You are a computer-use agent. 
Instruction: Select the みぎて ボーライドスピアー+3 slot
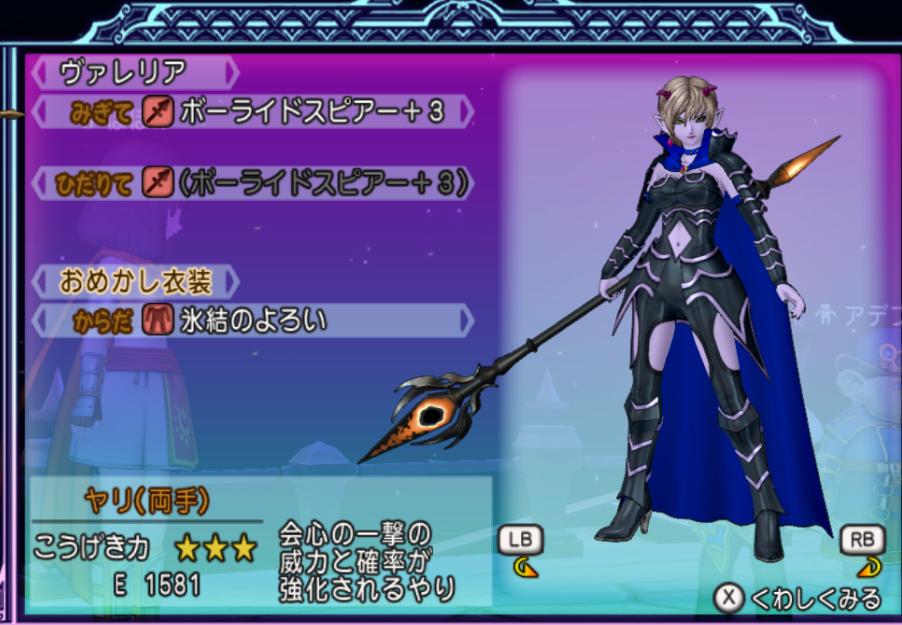click(252, 111)
